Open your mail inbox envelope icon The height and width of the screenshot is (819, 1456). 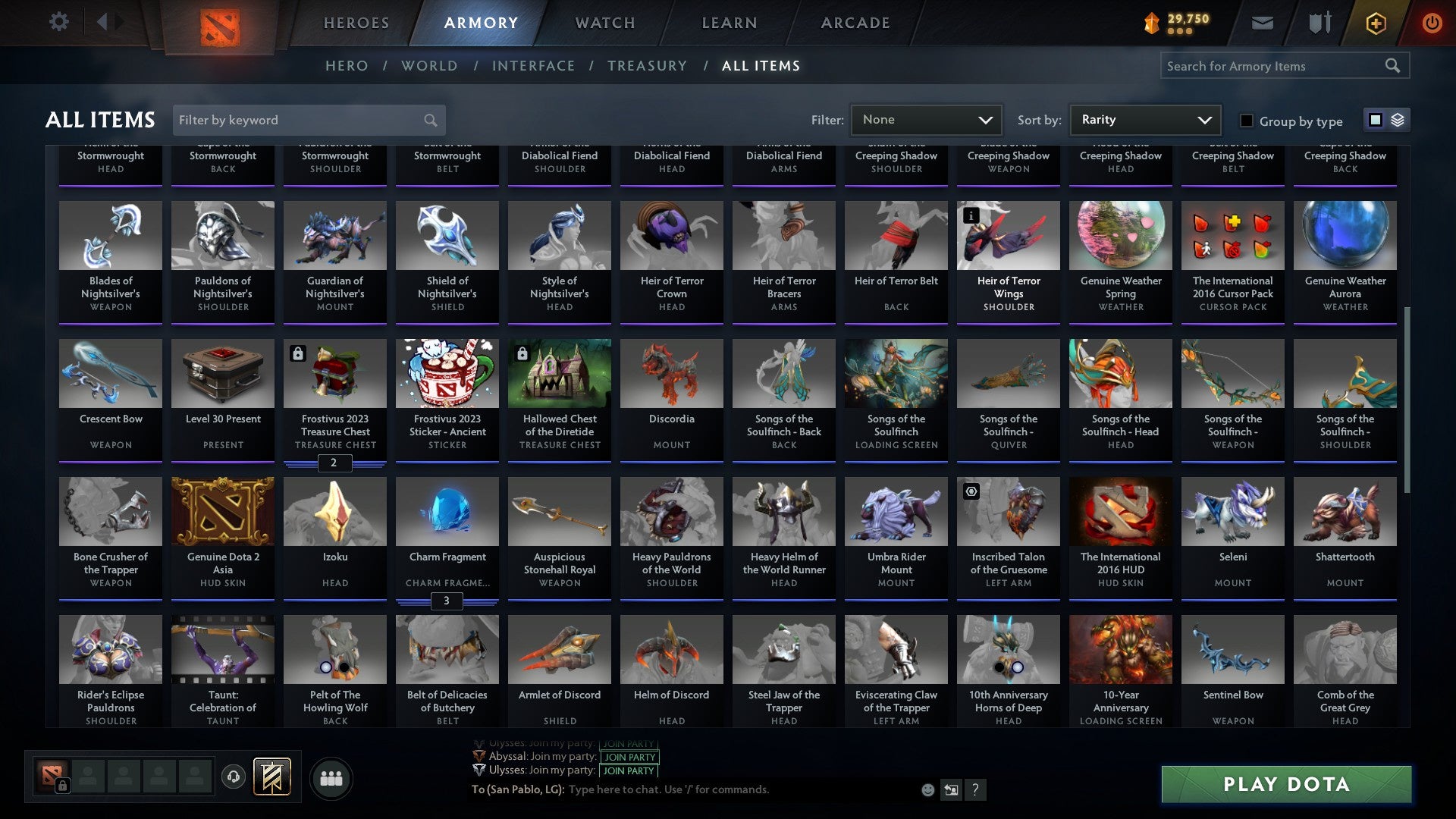[x=1261, y=23]
